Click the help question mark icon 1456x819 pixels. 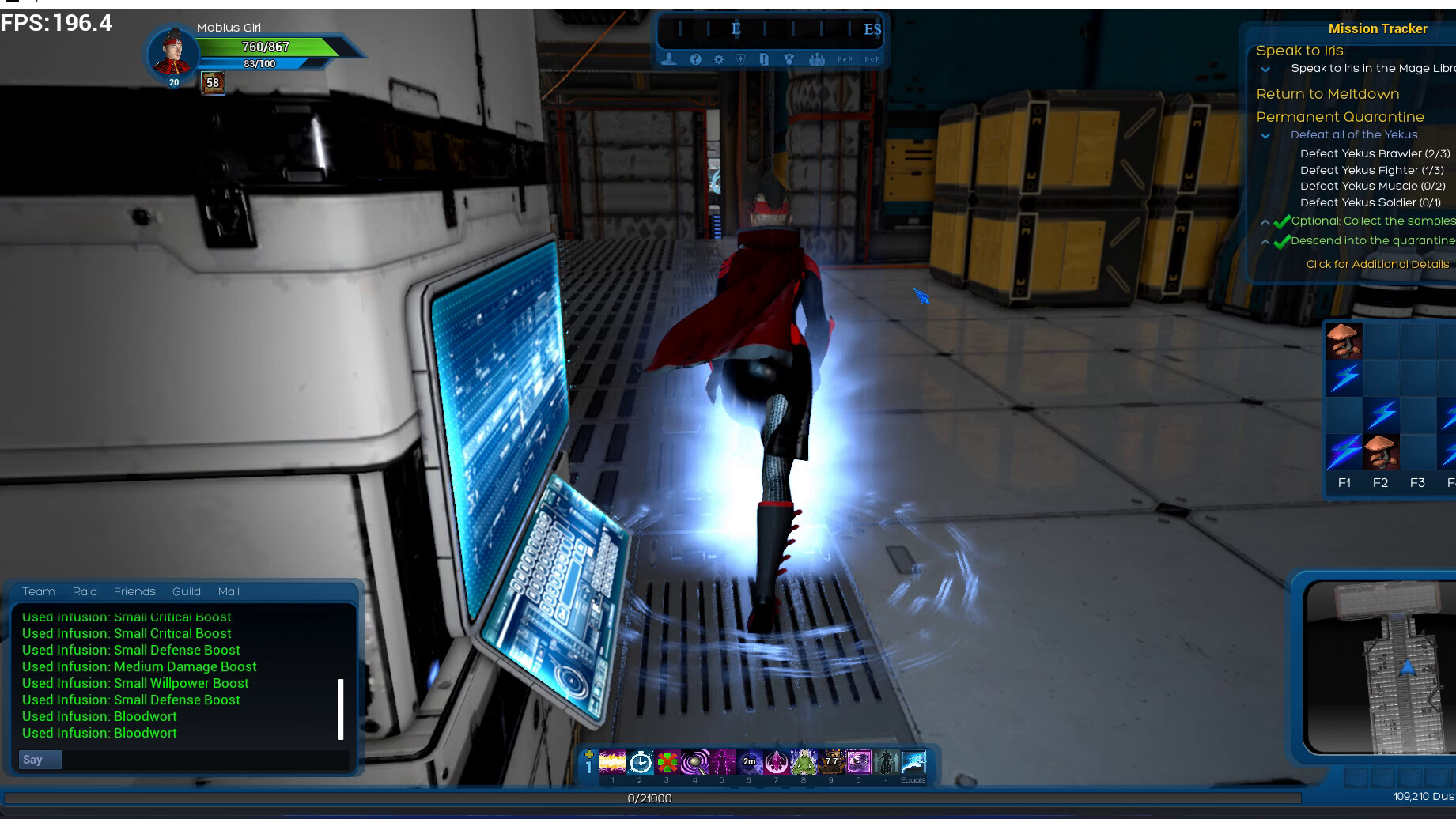click(x=695, y=59)
